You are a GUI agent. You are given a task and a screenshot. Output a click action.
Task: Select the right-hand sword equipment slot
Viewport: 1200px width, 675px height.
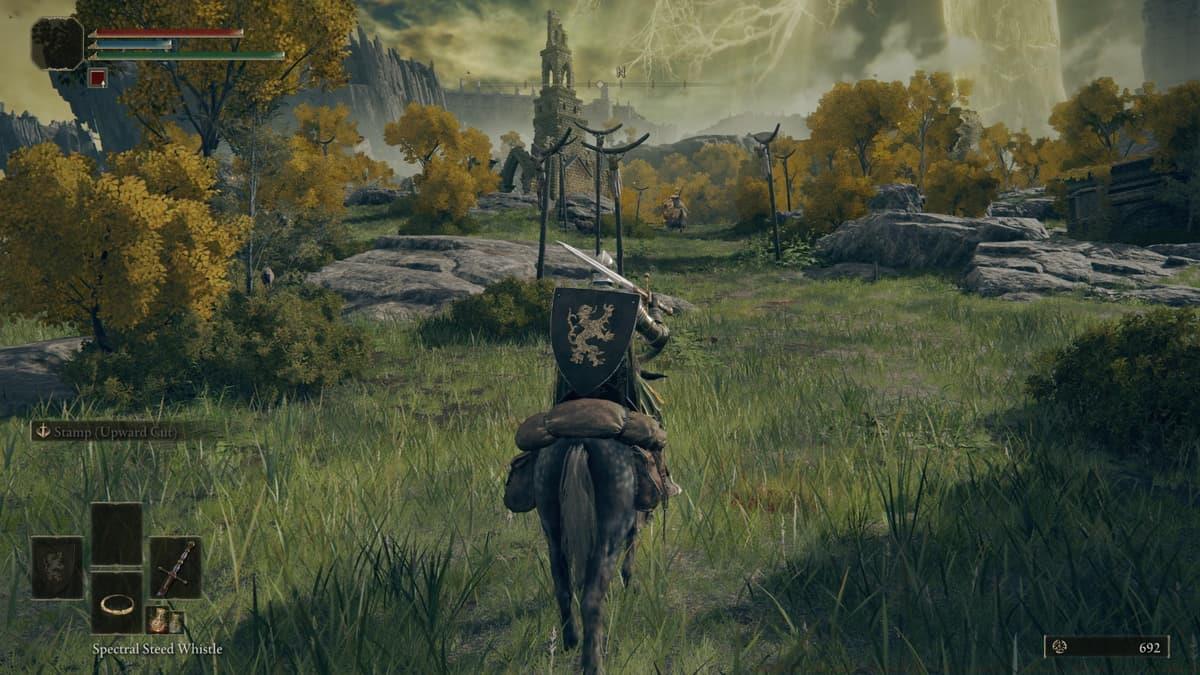[175, 567]
